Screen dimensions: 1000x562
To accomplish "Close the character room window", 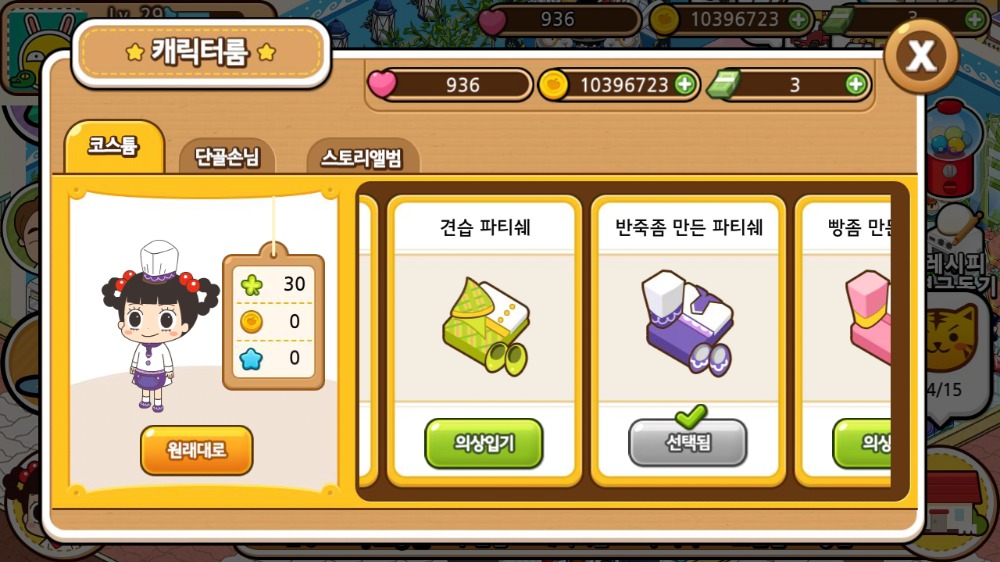I will (x=921, y=57).
